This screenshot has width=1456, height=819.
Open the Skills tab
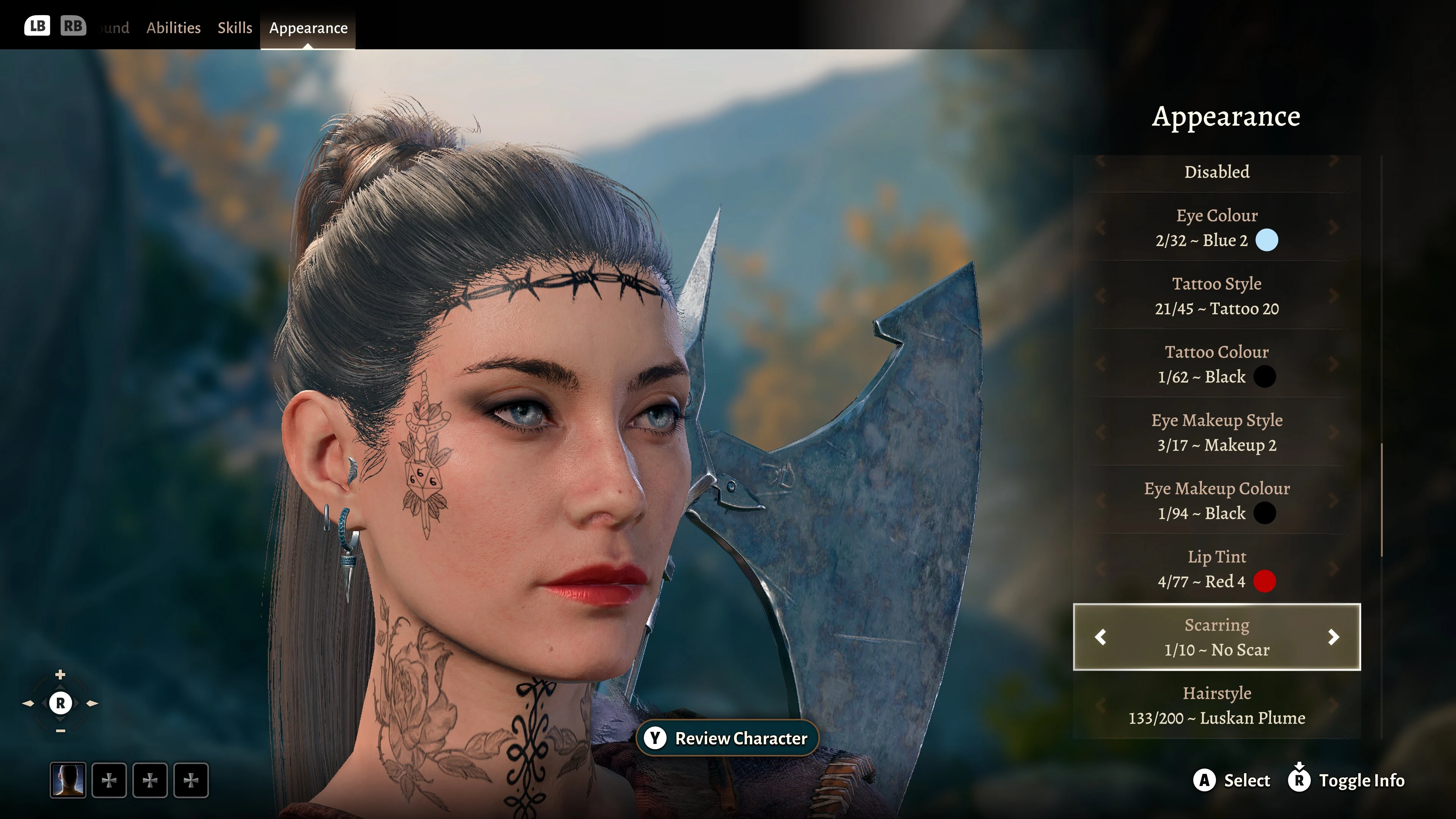[x=235, y=28]
